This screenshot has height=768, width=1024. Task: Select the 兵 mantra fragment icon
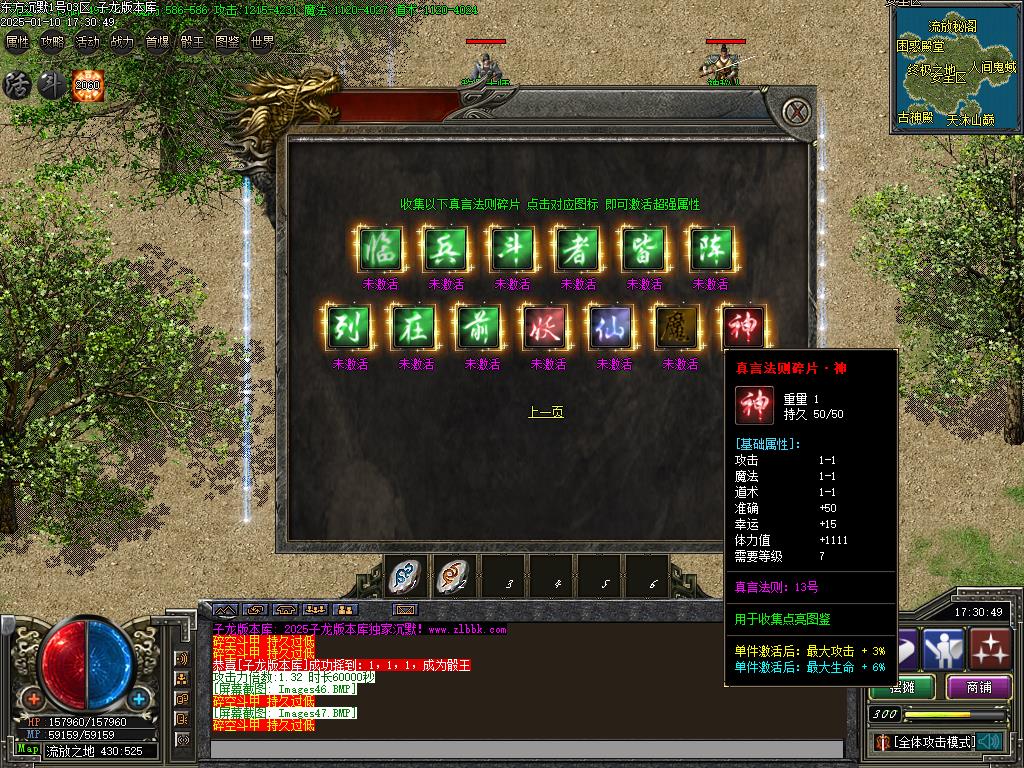coord(446,249)
